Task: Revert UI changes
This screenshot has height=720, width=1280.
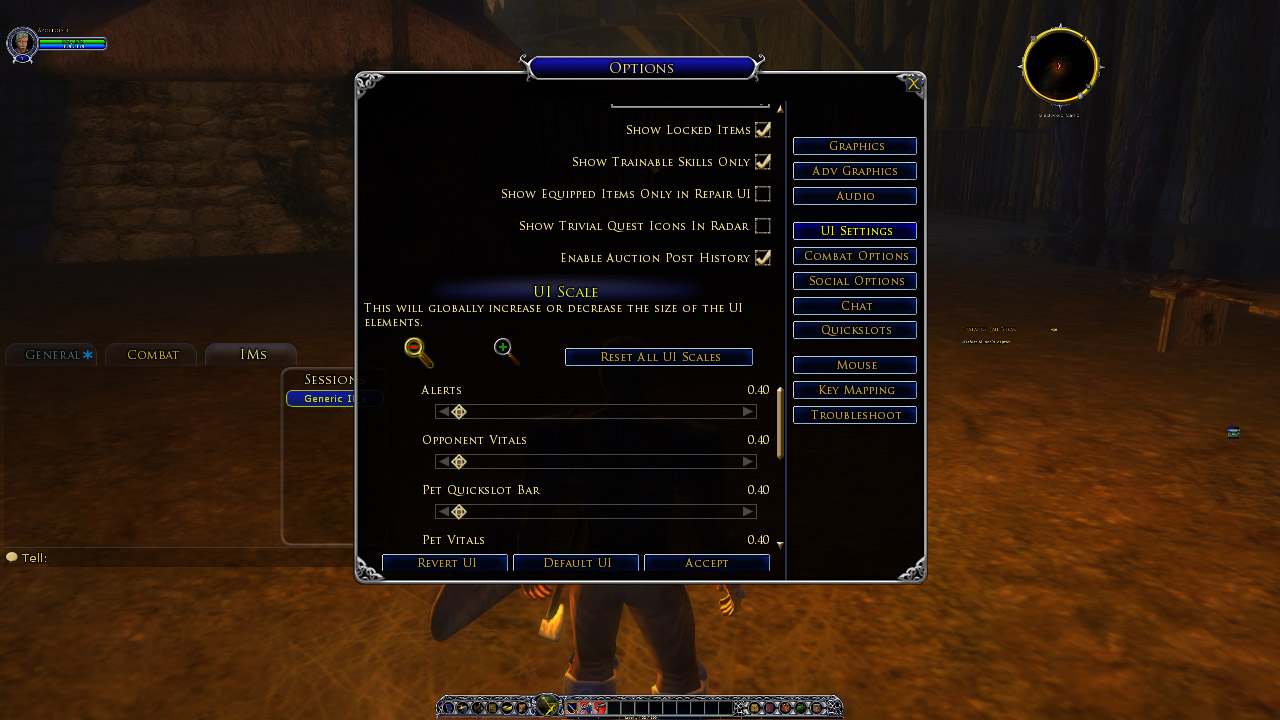Action: [446, 563]
